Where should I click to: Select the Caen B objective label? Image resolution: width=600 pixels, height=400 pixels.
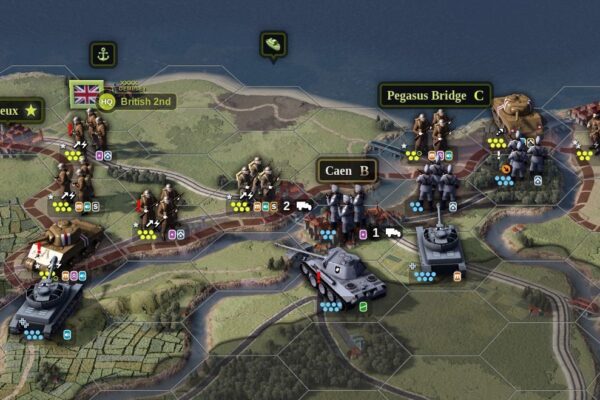click(x=347, y=170)
